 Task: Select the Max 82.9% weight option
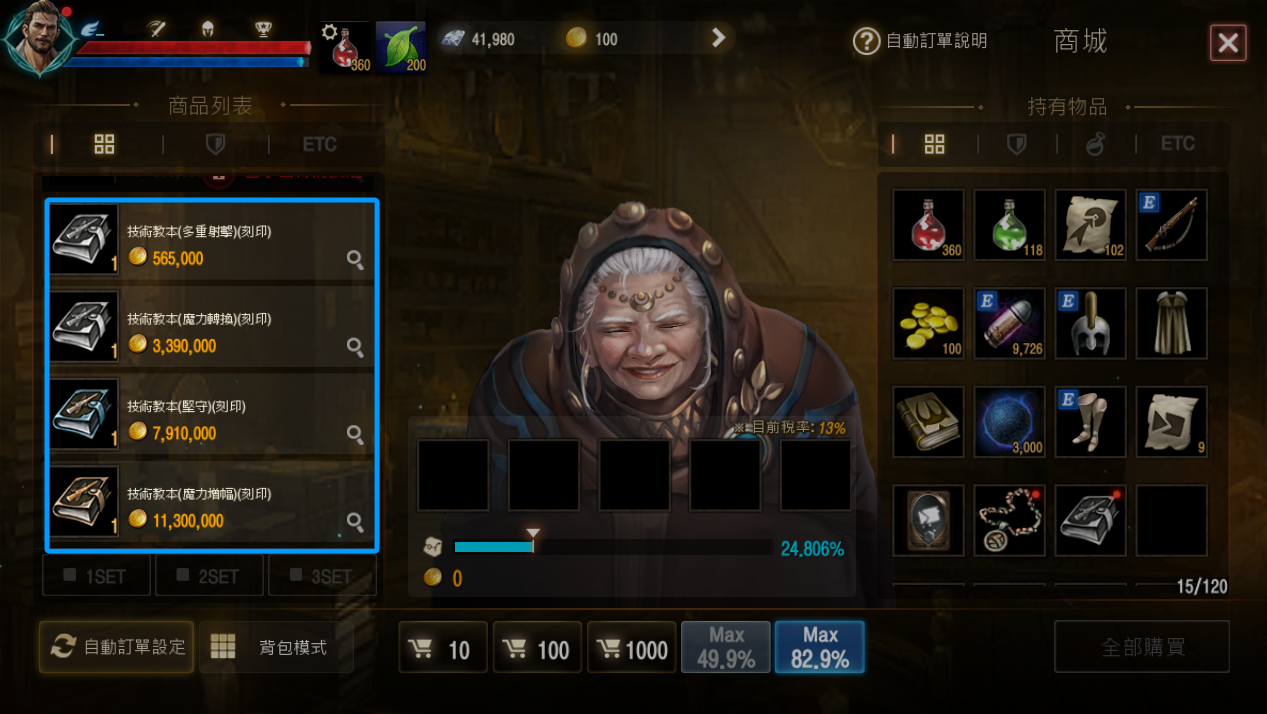(820, 648)
